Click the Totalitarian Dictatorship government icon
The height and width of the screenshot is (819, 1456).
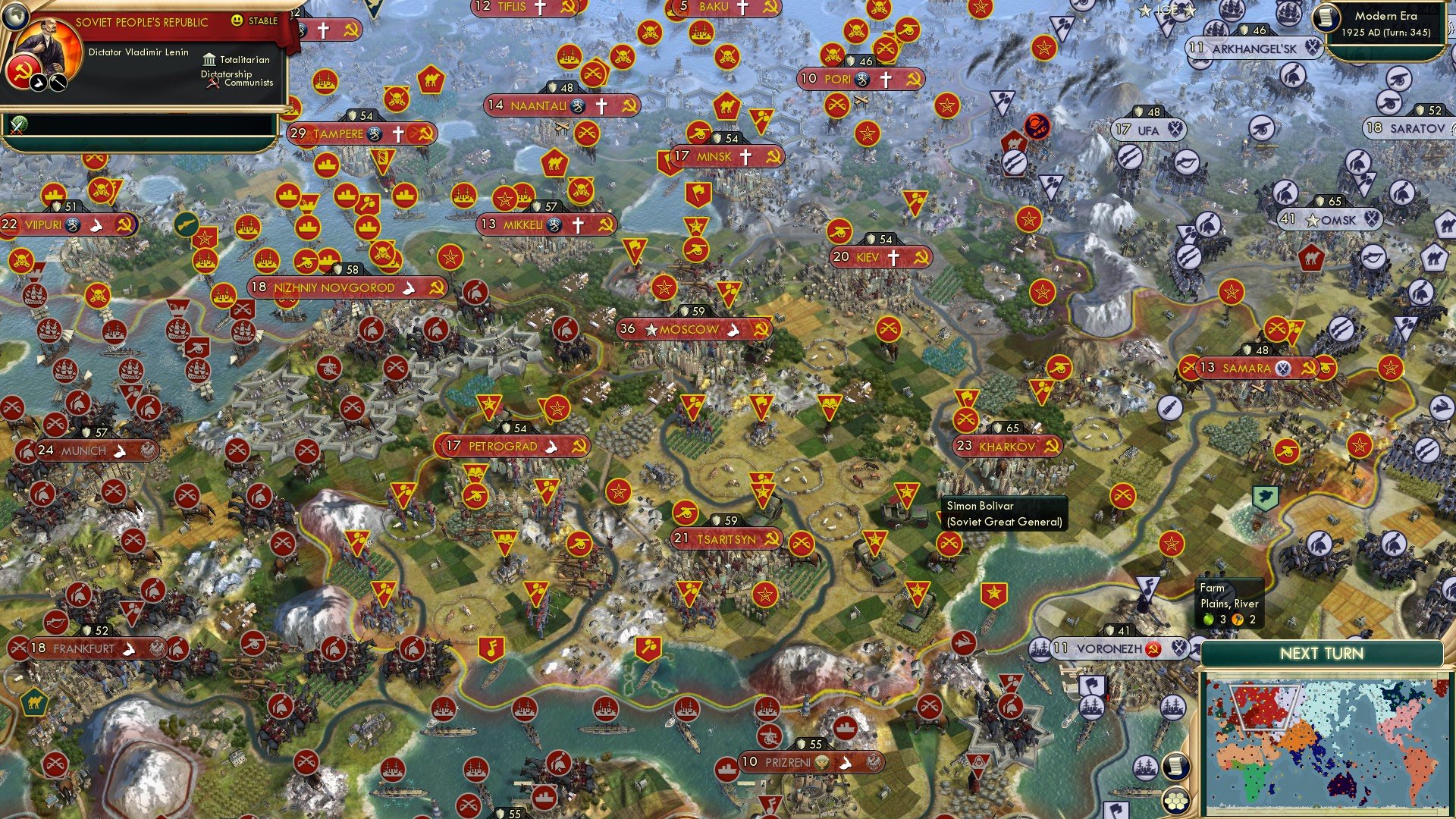pos(210,60)
